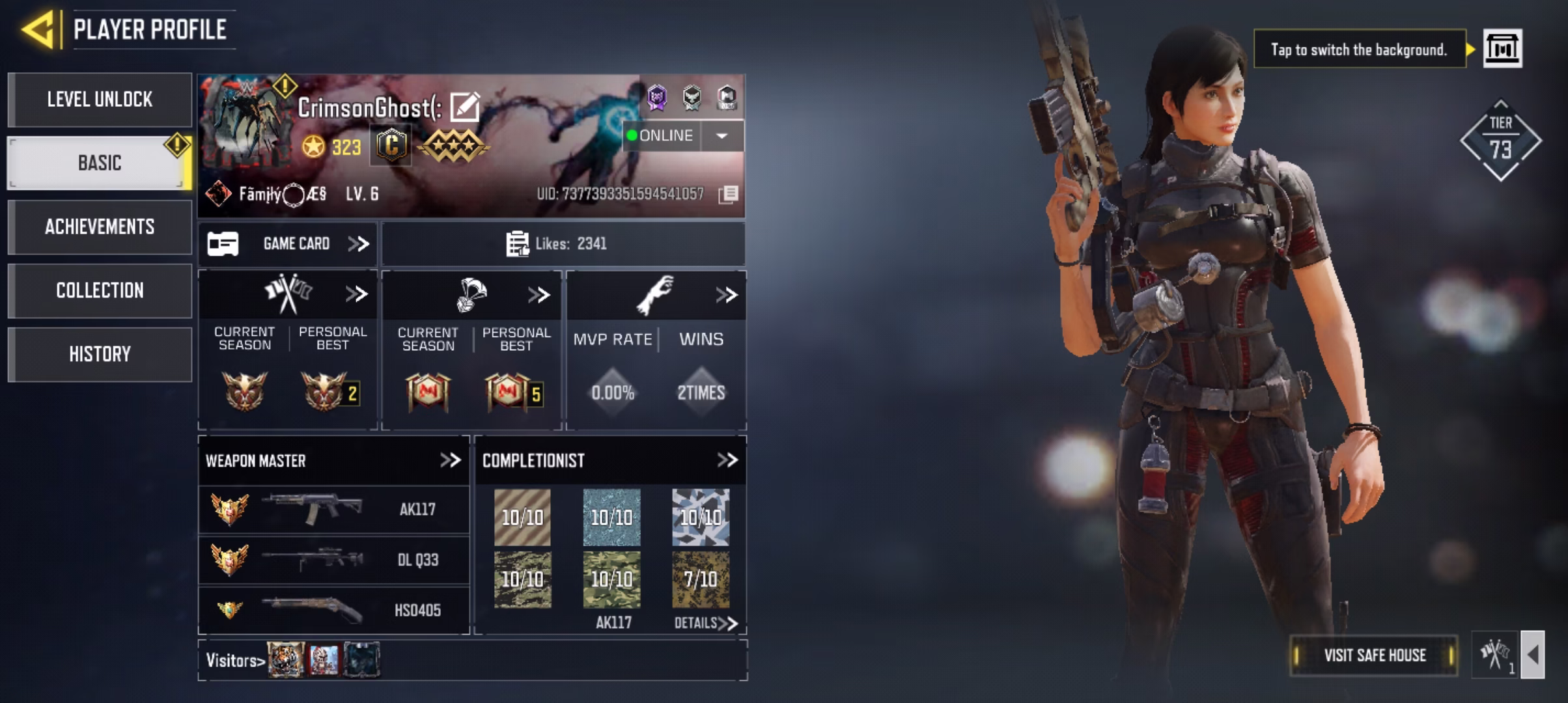Screen dimensions: 1568x703
Task: Tap the switch background icon
Action: click(1502, 49)
